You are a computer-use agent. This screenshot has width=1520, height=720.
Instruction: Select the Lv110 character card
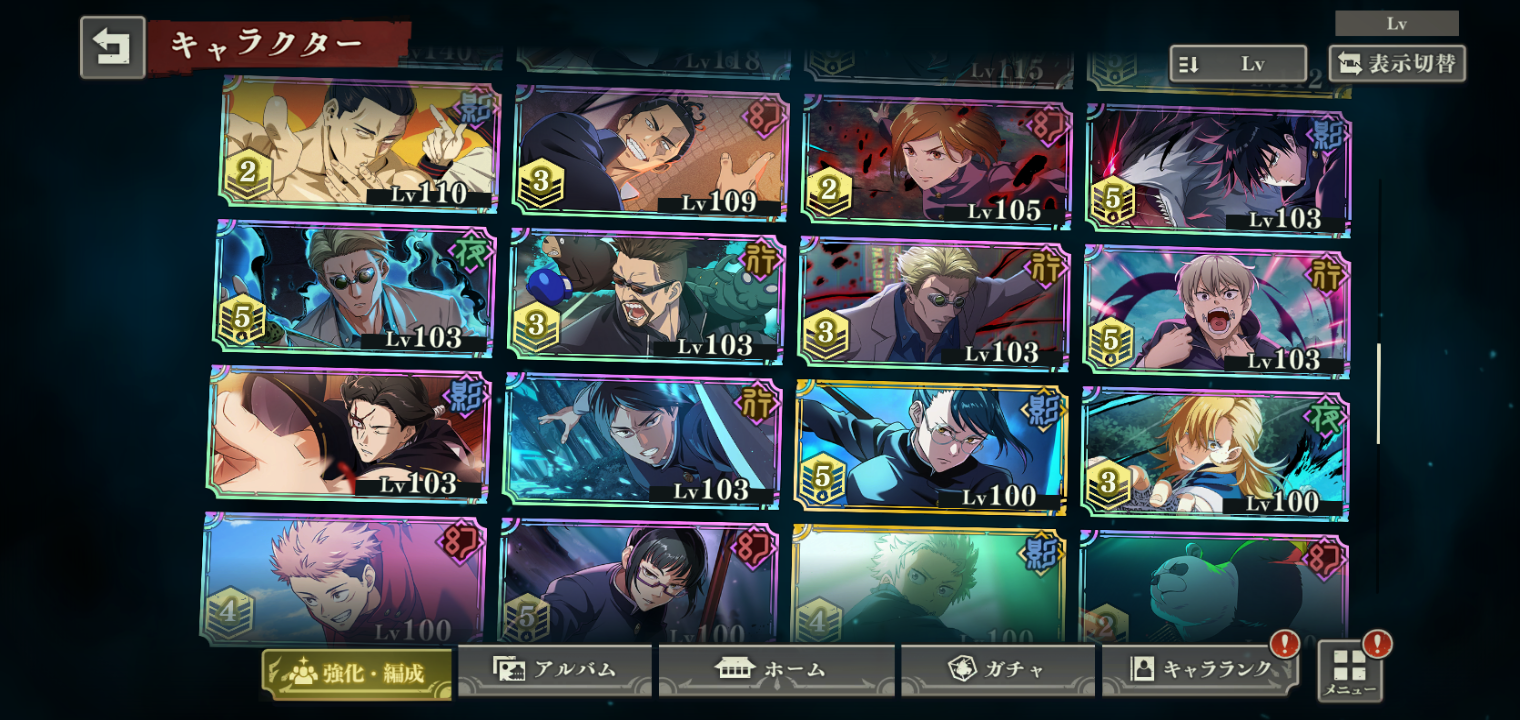point(360,143)
